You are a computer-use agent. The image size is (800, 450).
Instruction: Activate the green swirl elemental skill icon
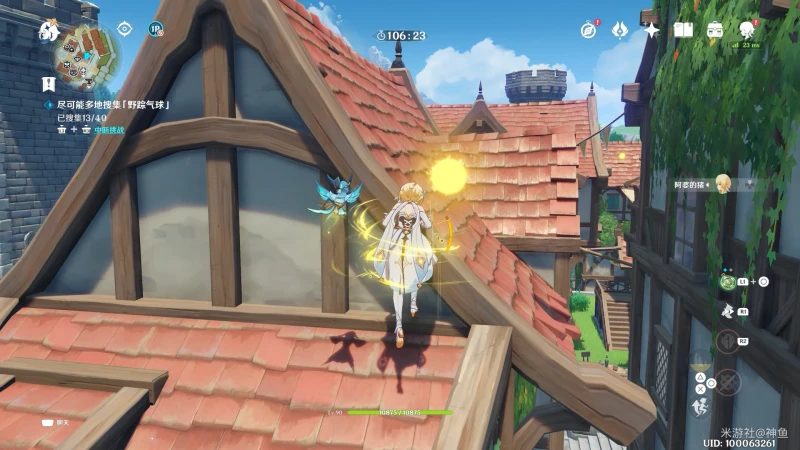(727, 282)
